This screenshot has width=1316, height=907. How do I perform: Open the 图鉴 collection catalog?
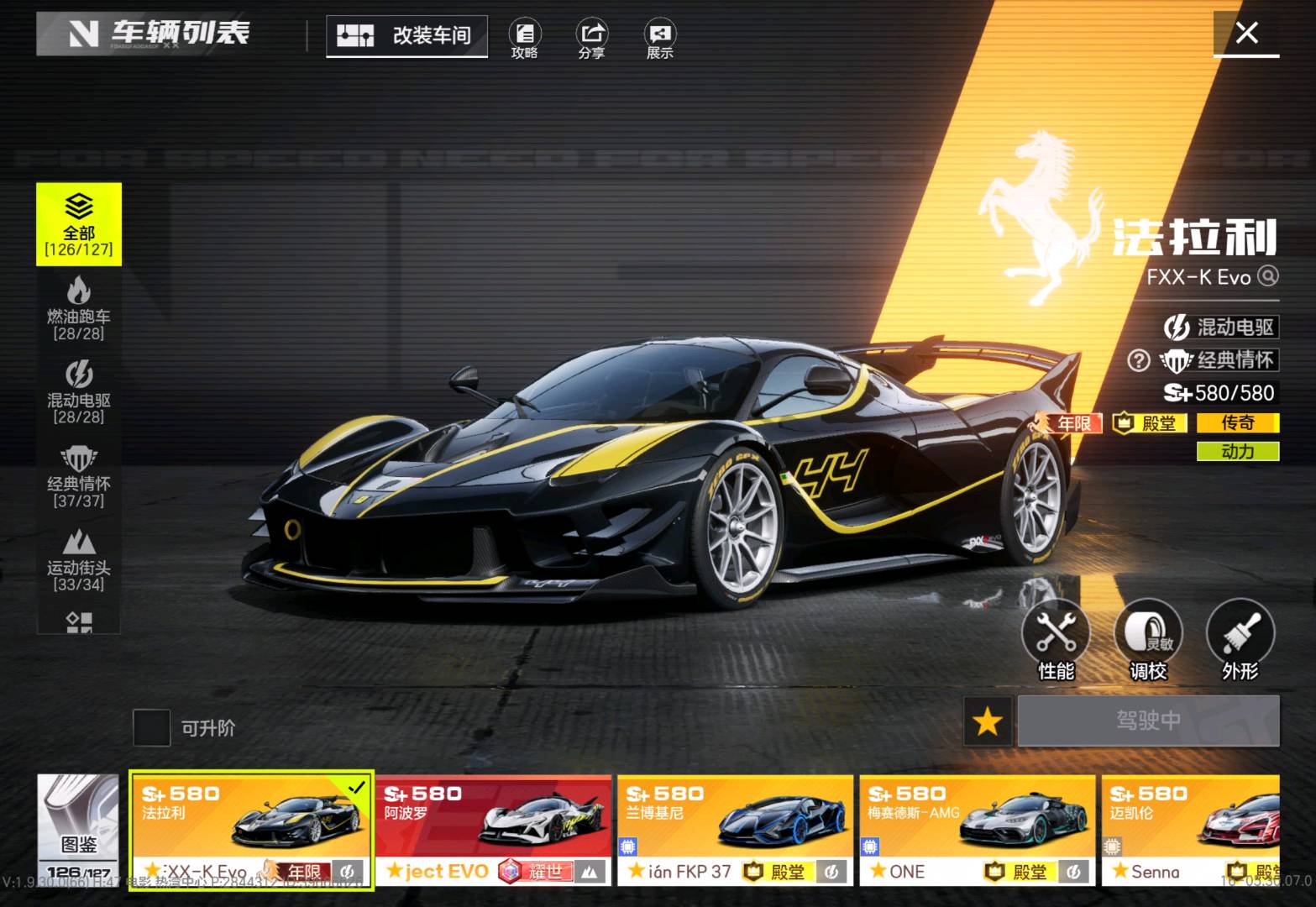click(78, 828)
